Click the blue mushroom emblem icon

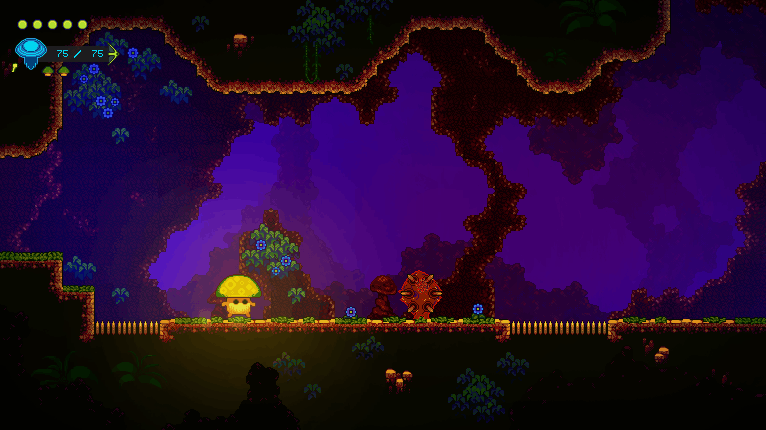coord(31,51)
